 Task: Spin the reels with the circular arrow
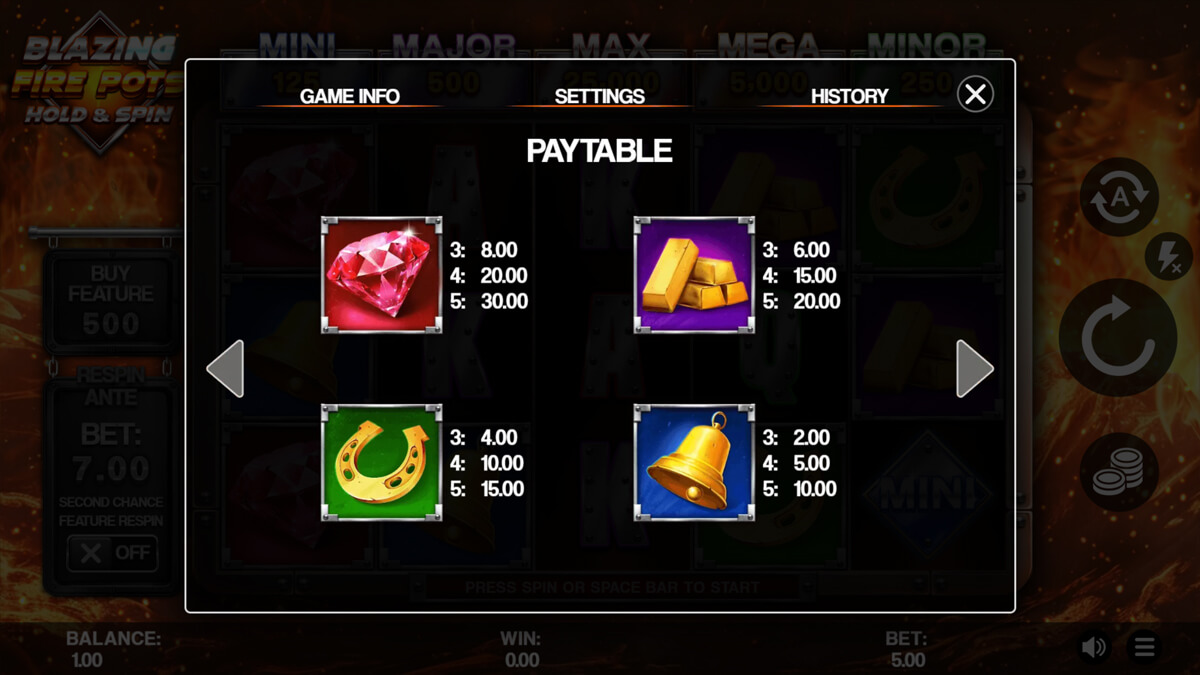1117,338
